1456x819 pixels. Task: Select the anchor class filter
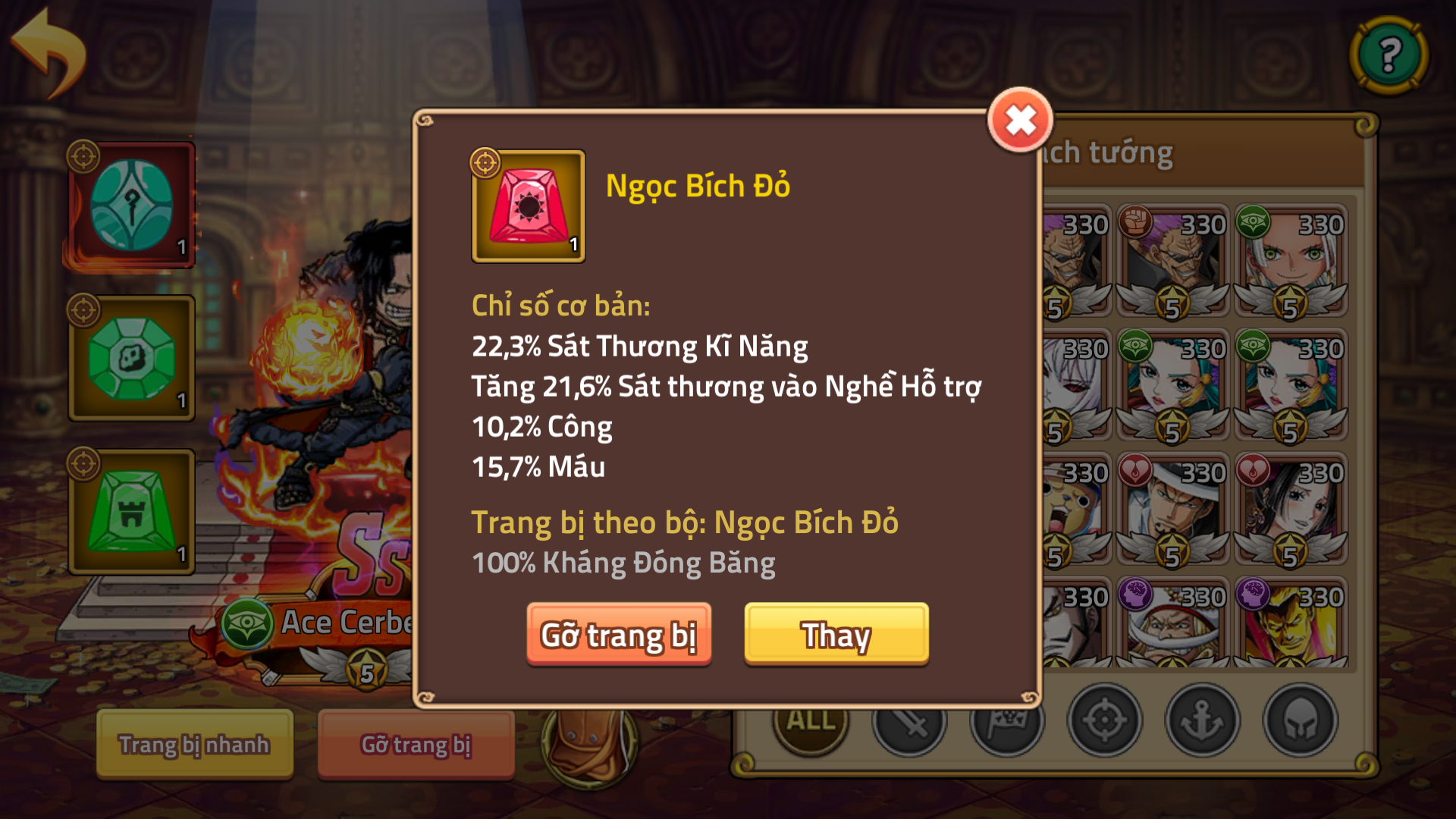(1203, 723)
